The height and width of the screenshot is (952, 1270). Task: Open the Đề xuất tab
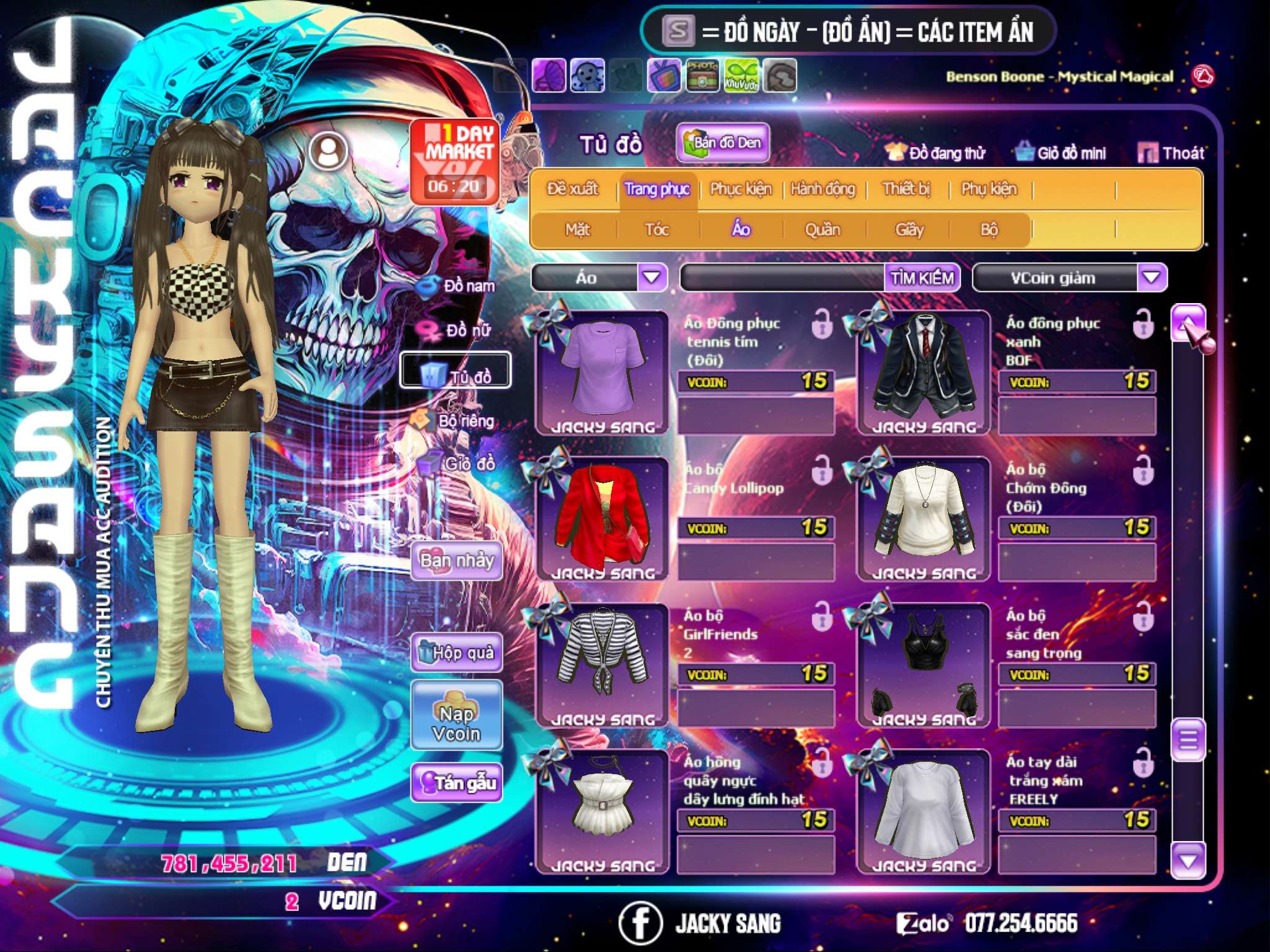[x=572, y=189]
